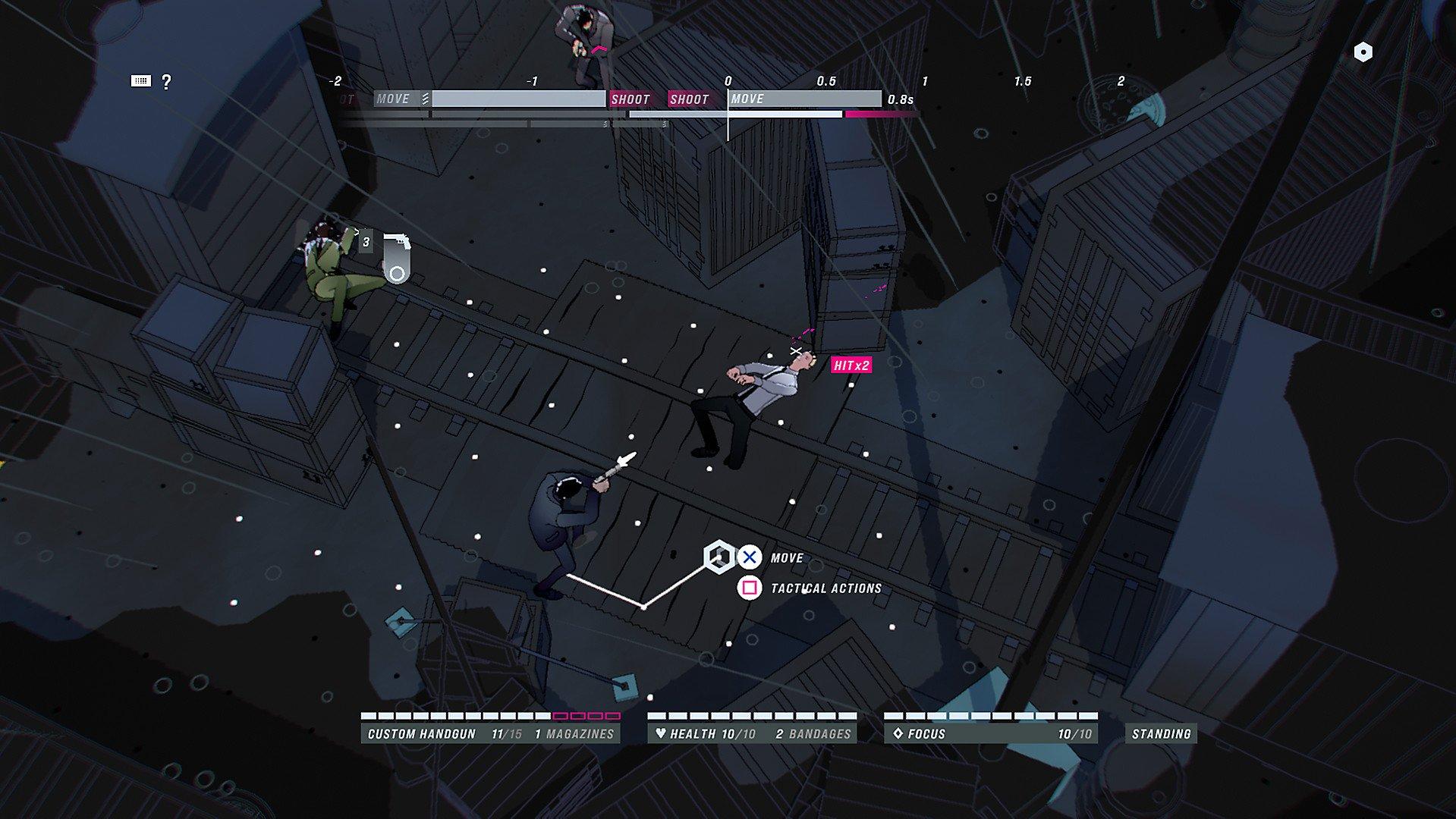Toggle the Standing stance indicator
The width and height of the screenshot is (1456, 819).
tap(1159, 733)
